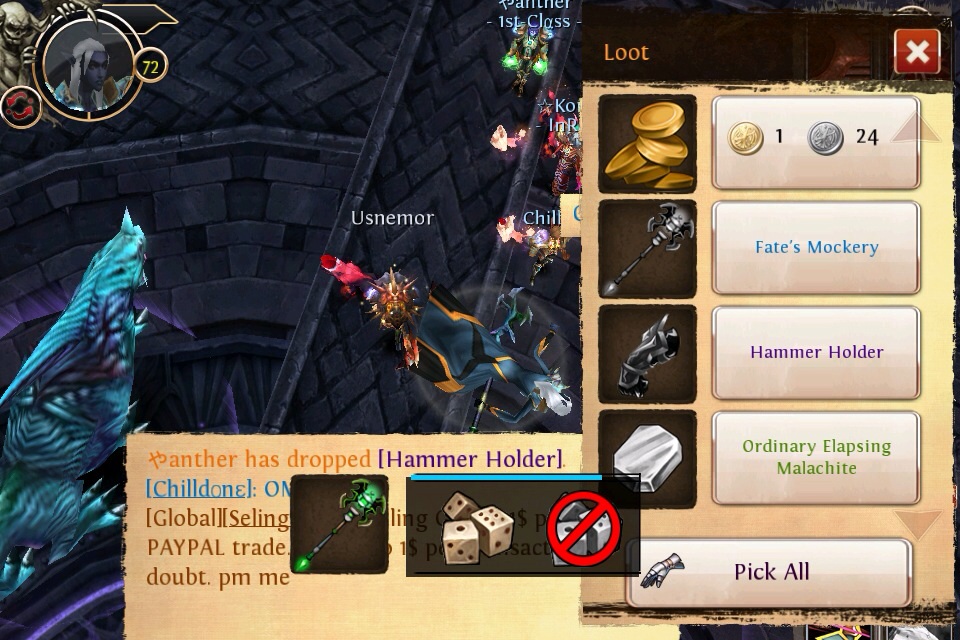
Task: Select the Fate's Mockery loot entry
Action: pyautogui.click(x=815, y=247)
